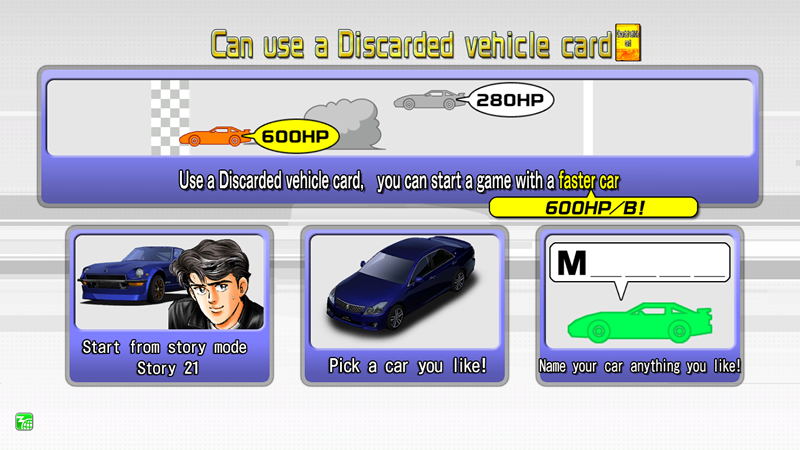Select the Start from story mode panel
This screenshot has height=450, width=800.
click(x=168, y=305)
